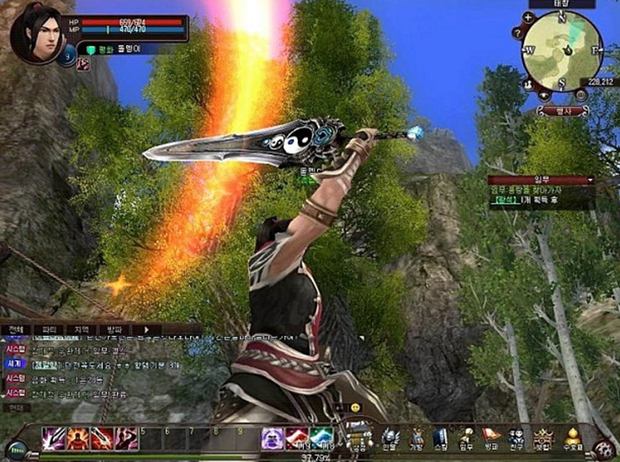Switch to the 파티 chat tab
The image size is (620, 462).
coord(47,329)
